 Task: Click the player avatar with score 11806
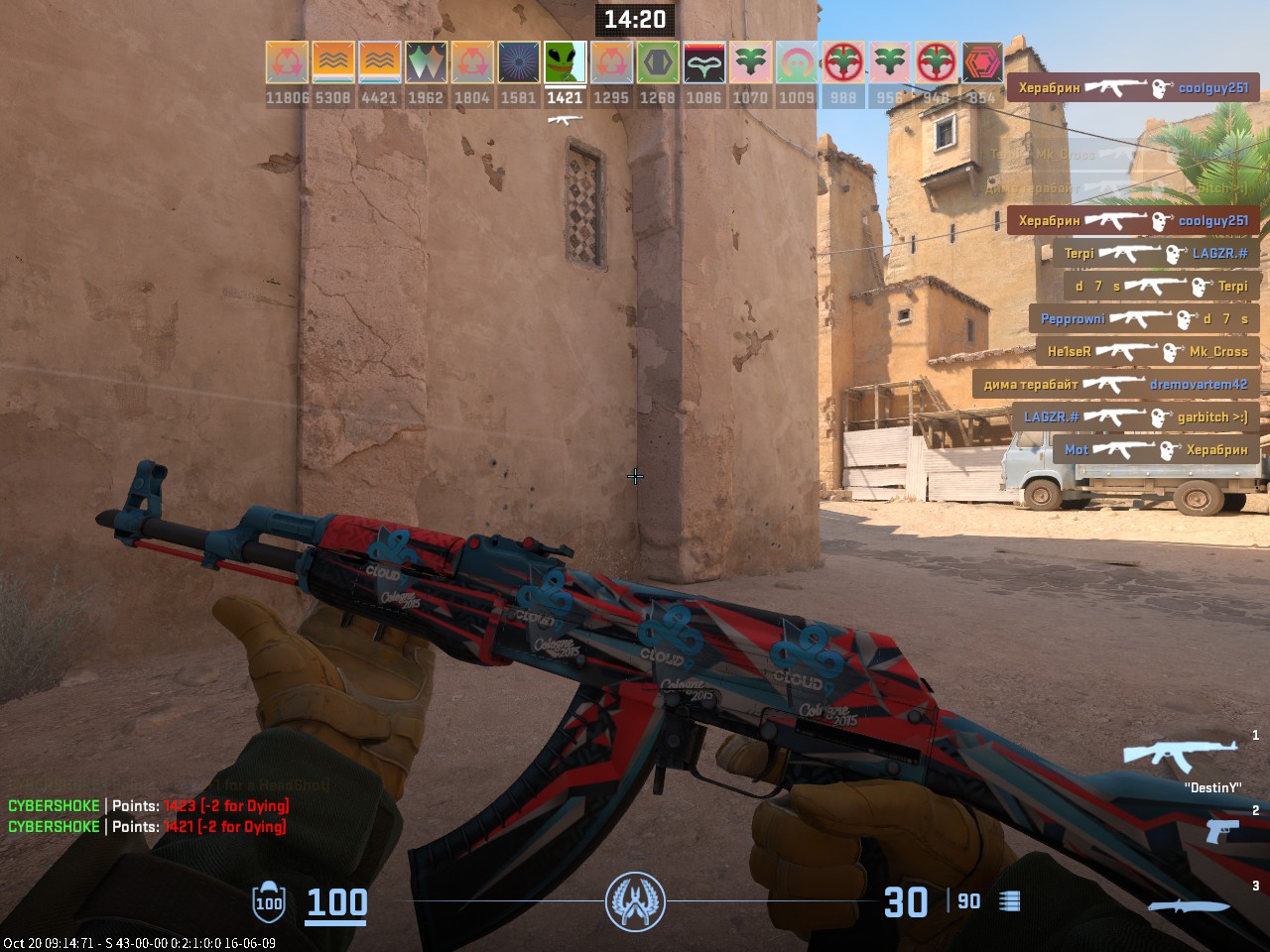pos(286,64)
